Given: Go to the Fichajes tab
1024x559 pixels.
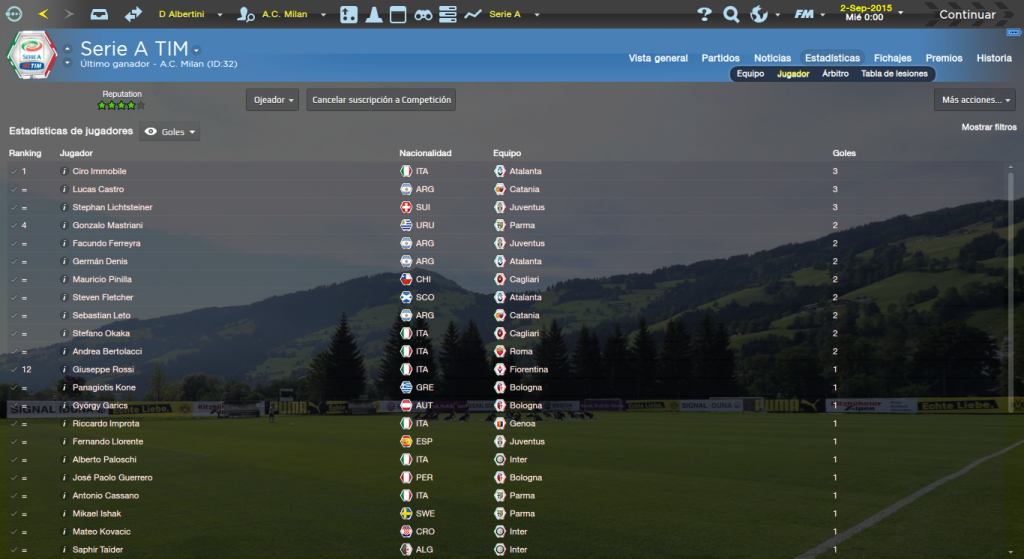Looking at the screenshot, I should pos(892,58).
